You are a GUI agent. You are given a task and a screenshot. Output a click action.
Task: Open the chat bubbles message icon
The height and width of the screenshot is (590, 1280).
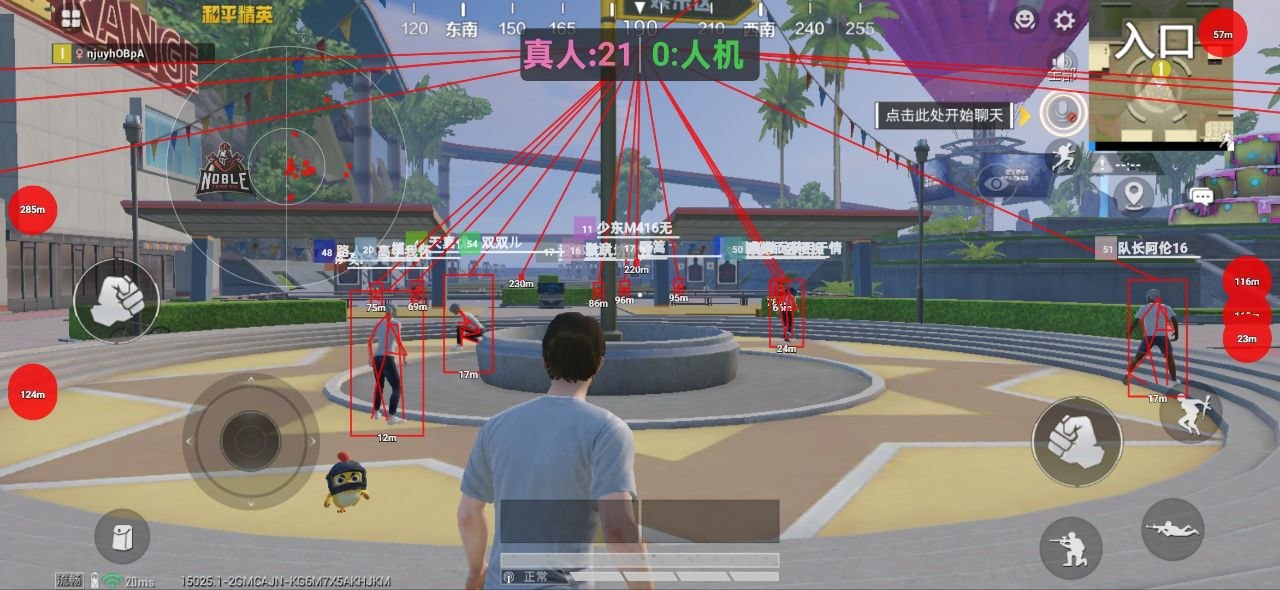coord(1201,196)
